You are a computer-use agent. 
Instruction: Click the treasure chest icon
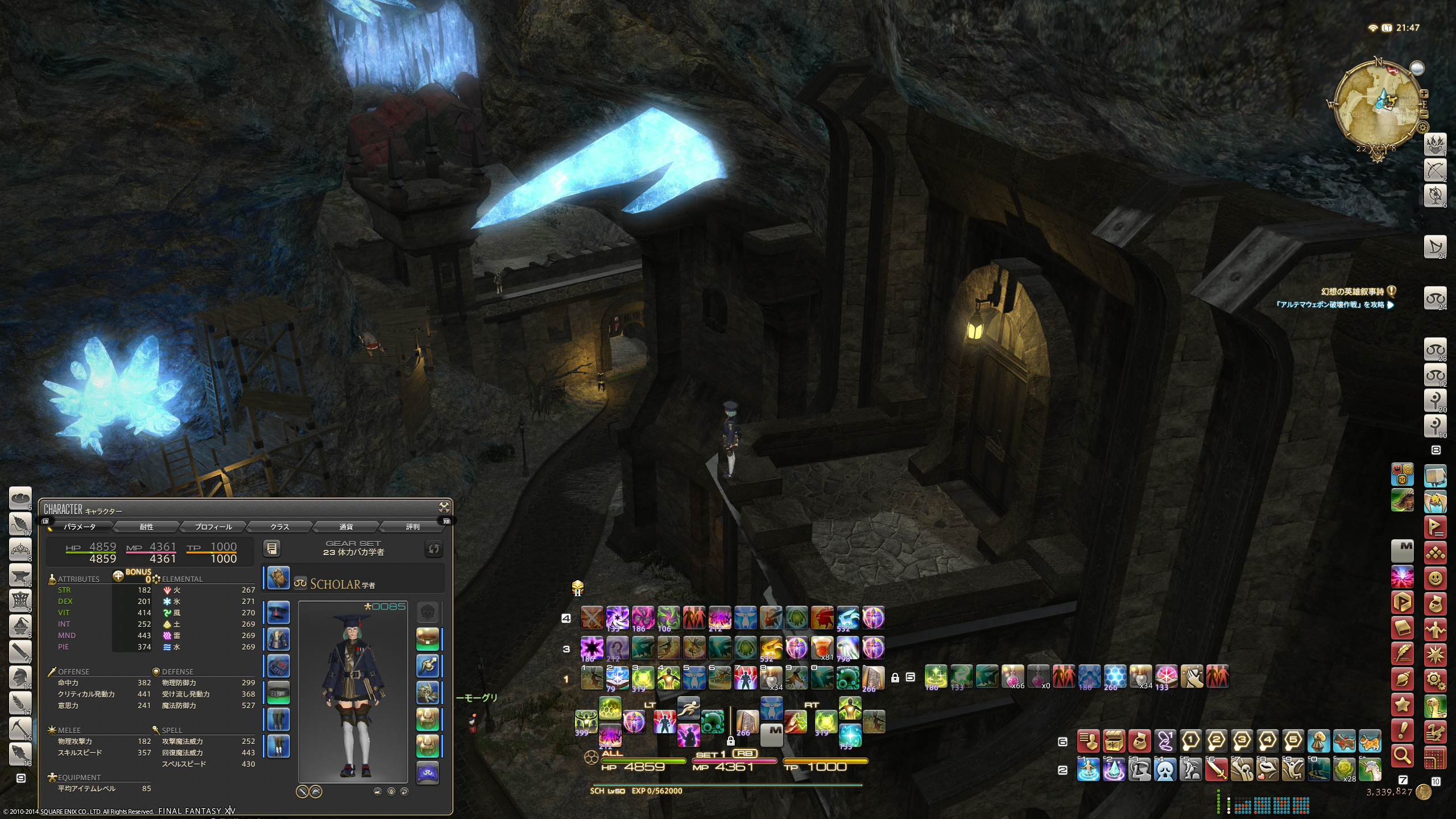[1114, 742]
